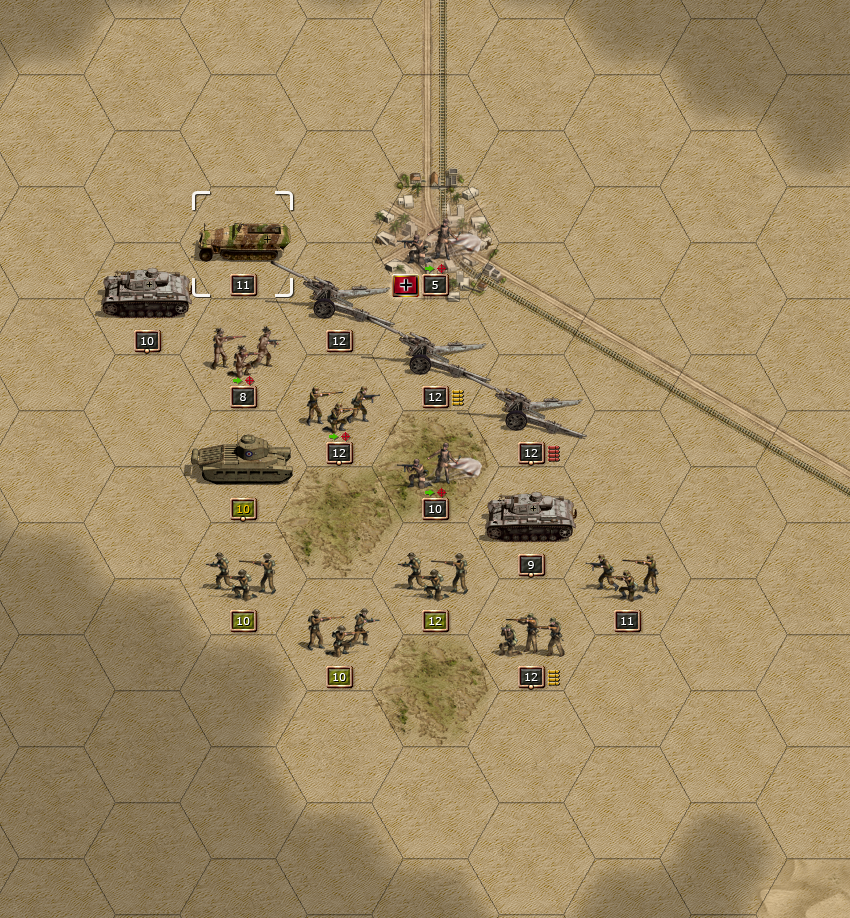Select the bracketed half-track unit with strength 11
This screenshot has width=850, height=918.
[243, 241]
